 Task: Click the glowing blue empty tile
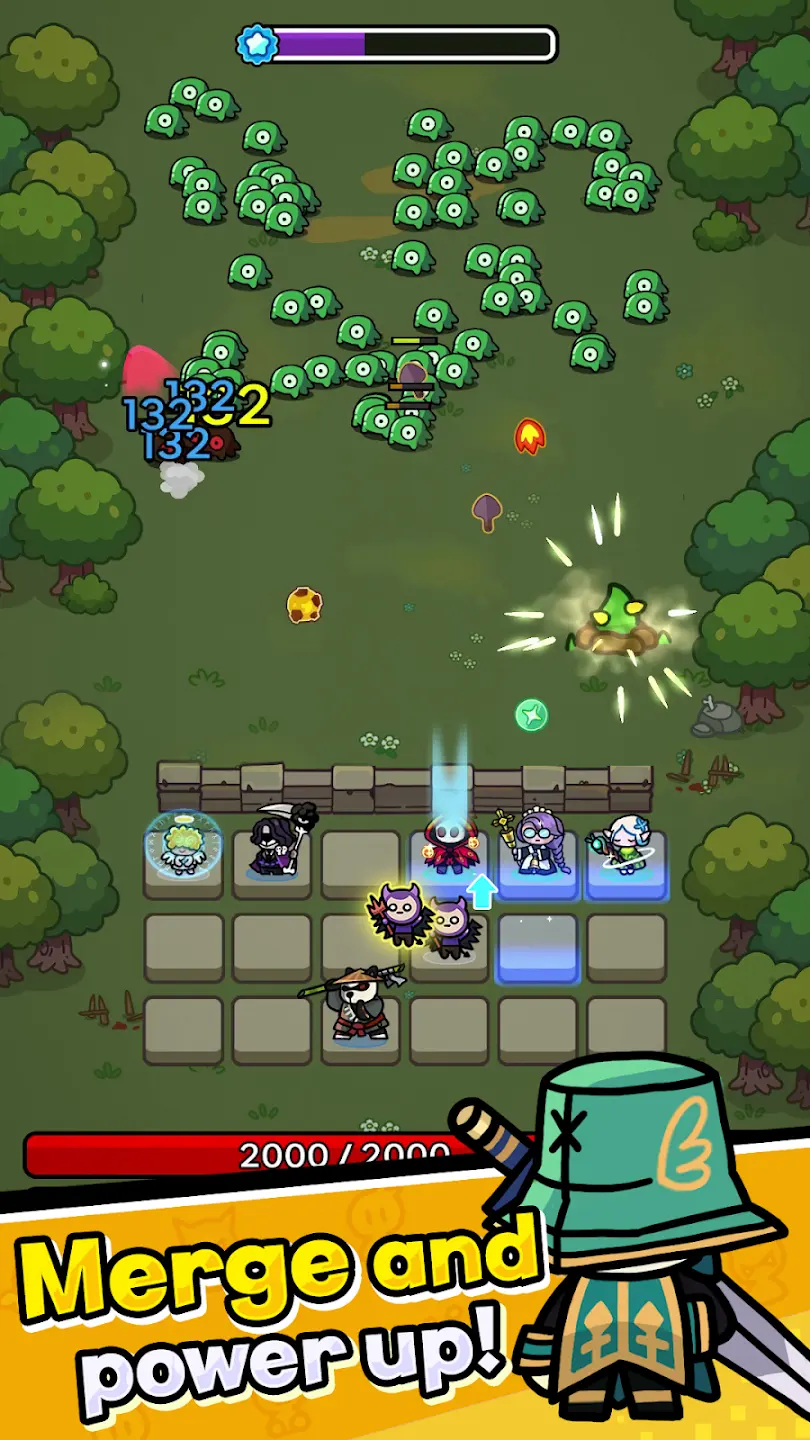(538, 947)
